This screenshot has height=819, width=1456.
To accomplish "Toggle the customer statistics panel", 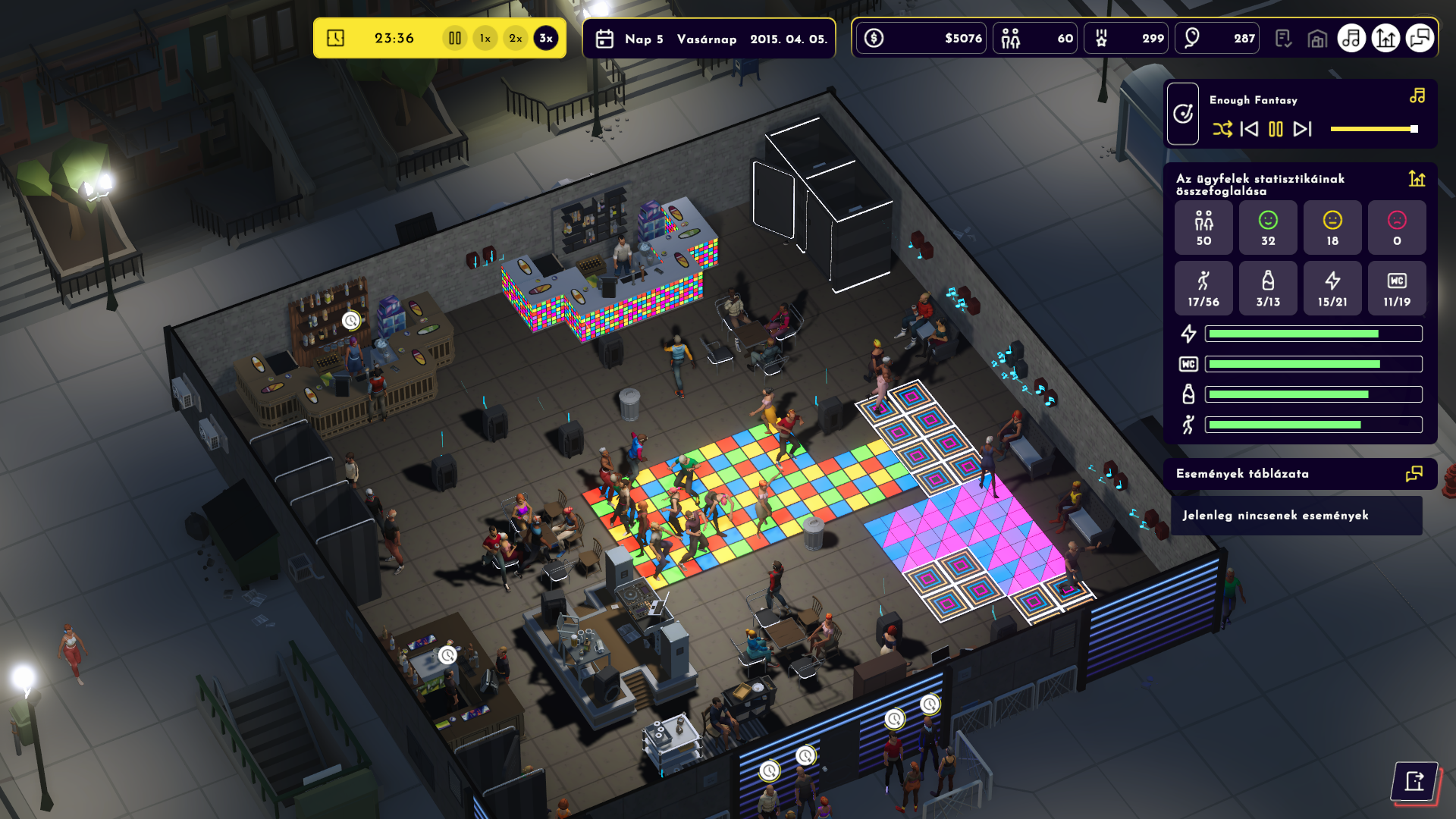I will 1385,38.
